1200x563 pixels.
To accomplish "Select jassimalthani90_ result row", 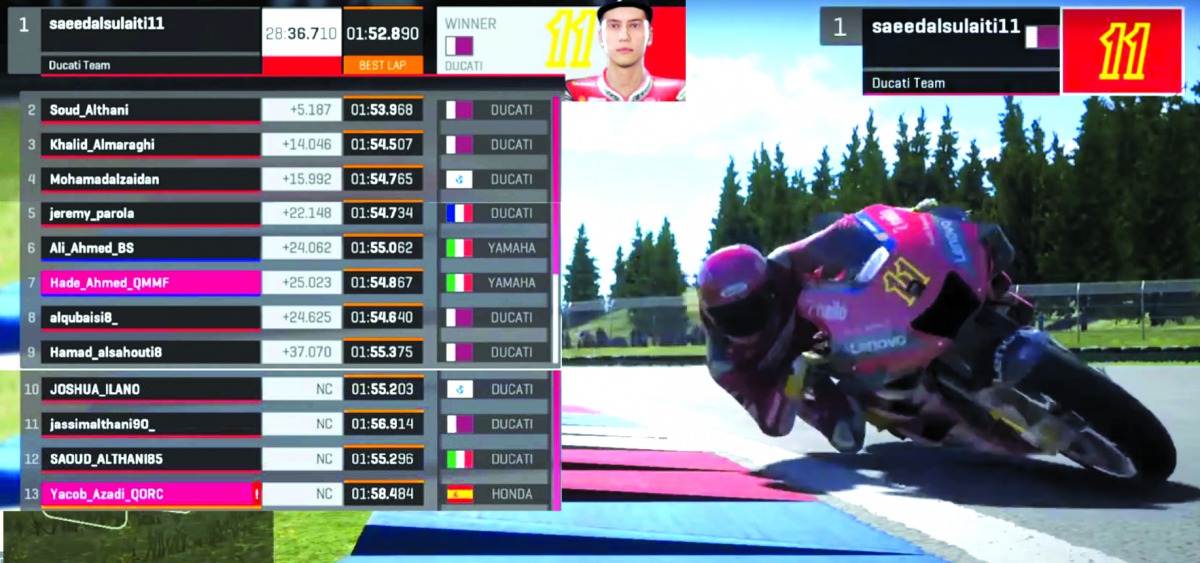I will (x=150, y=424).
